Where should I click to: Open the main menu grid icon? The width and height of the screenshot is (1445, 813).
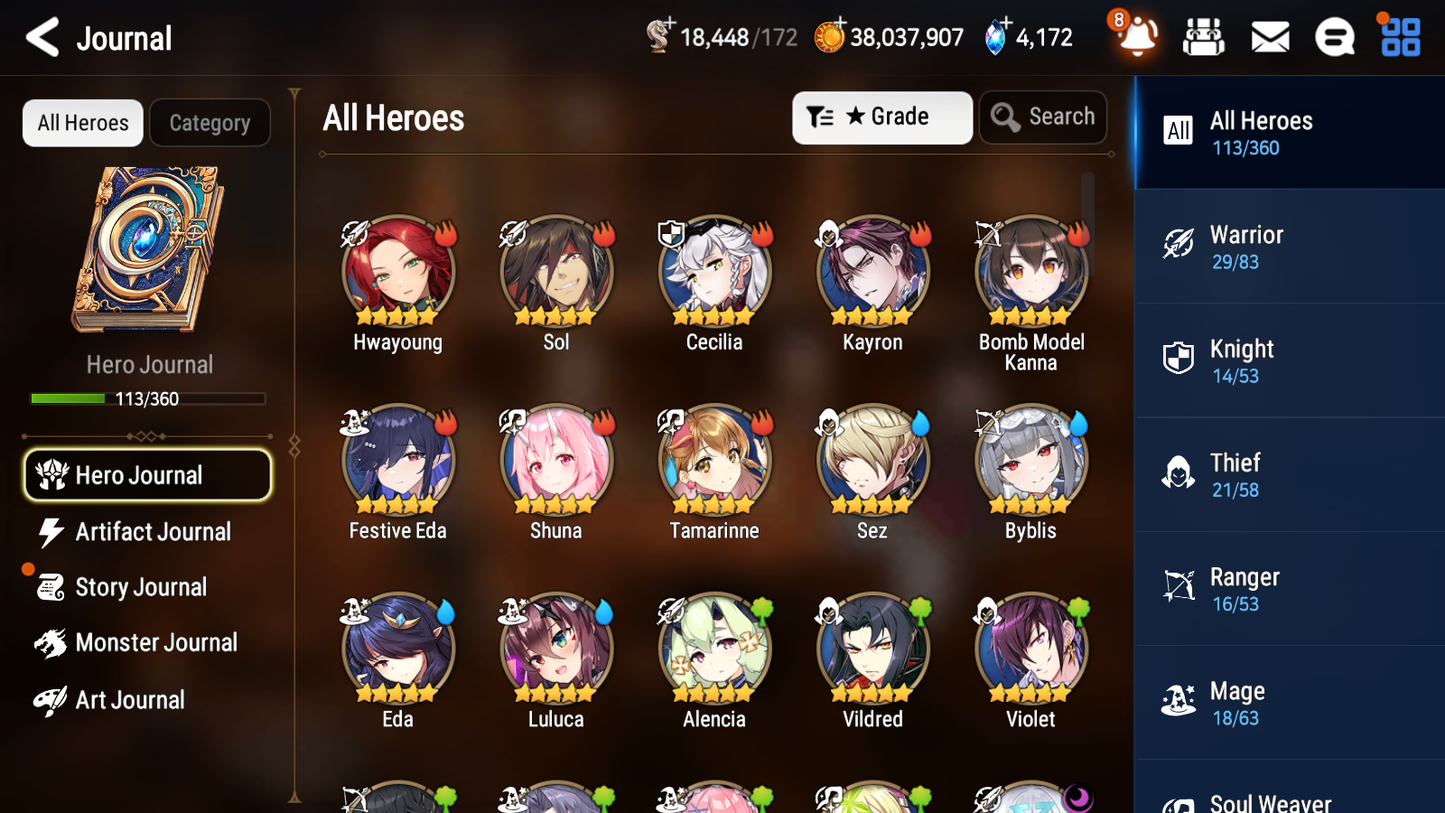pyautogui.click(x=1398, y=36)
